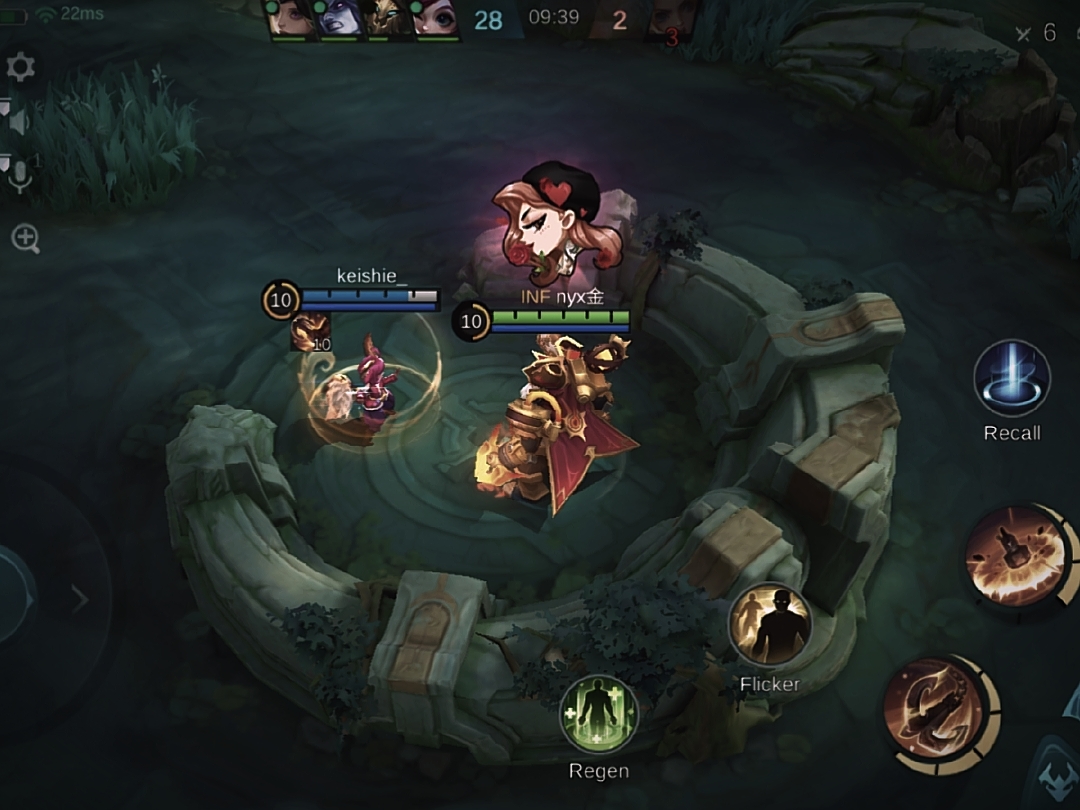Image resolution: width=1080 pixels, height=810 pixels.
Task: Activate the green Regen button
Action: 598,714
